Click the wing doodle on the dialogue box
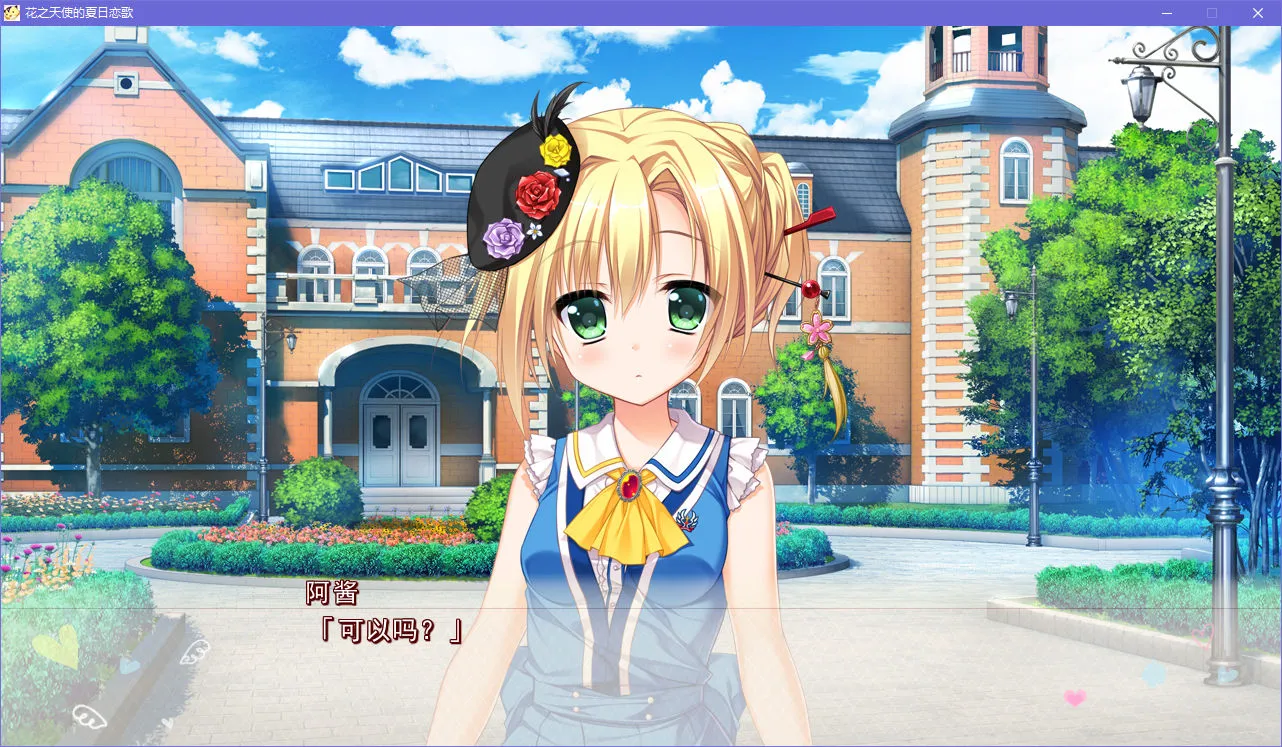Viewport: 1282px width, 747px height. coord(193,651)
